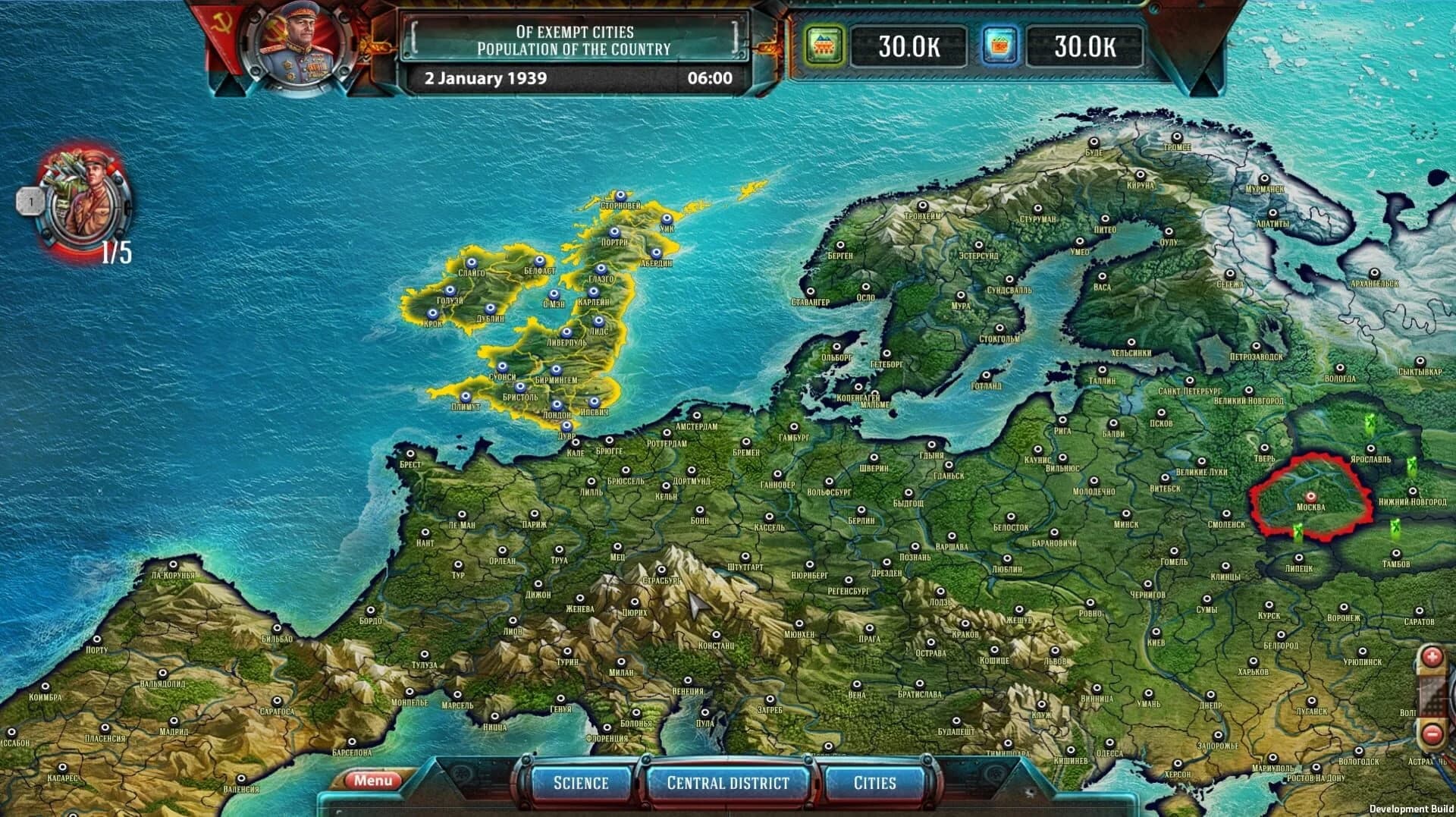Zoom in with the plus button

(x=1432, y=655)
